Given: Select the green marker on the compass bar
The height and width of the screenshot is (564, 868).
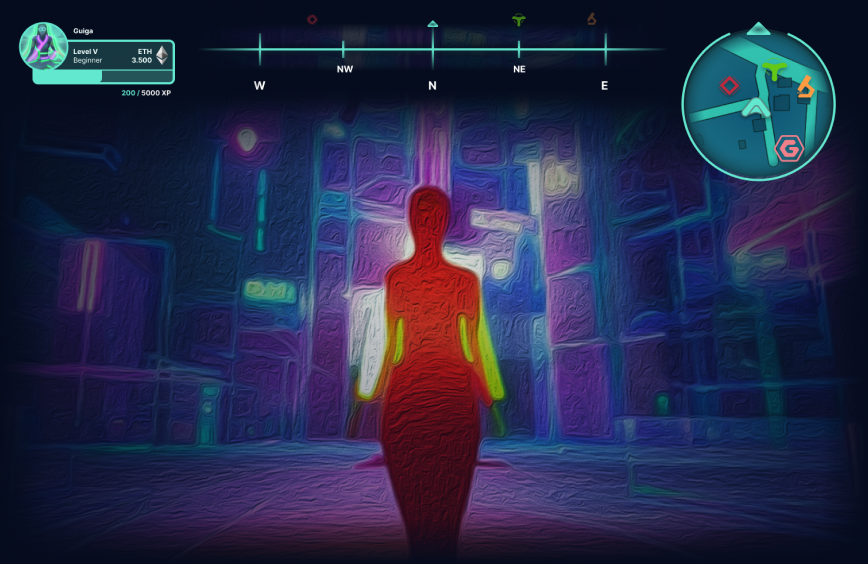Looking at the screenshot, I should coord(518,19).
